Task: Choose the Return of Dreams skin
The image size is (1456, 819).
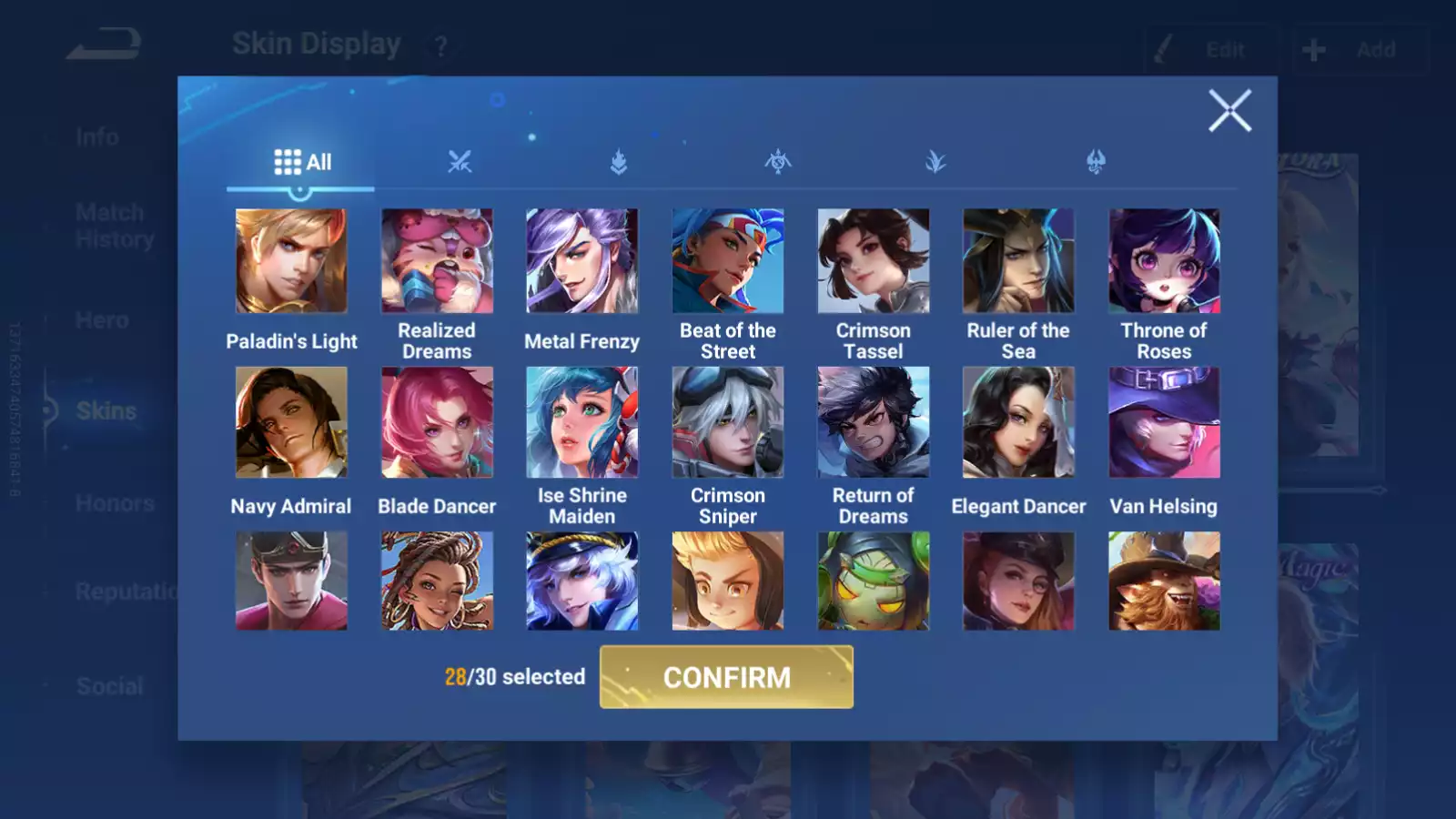Action: 874,422
